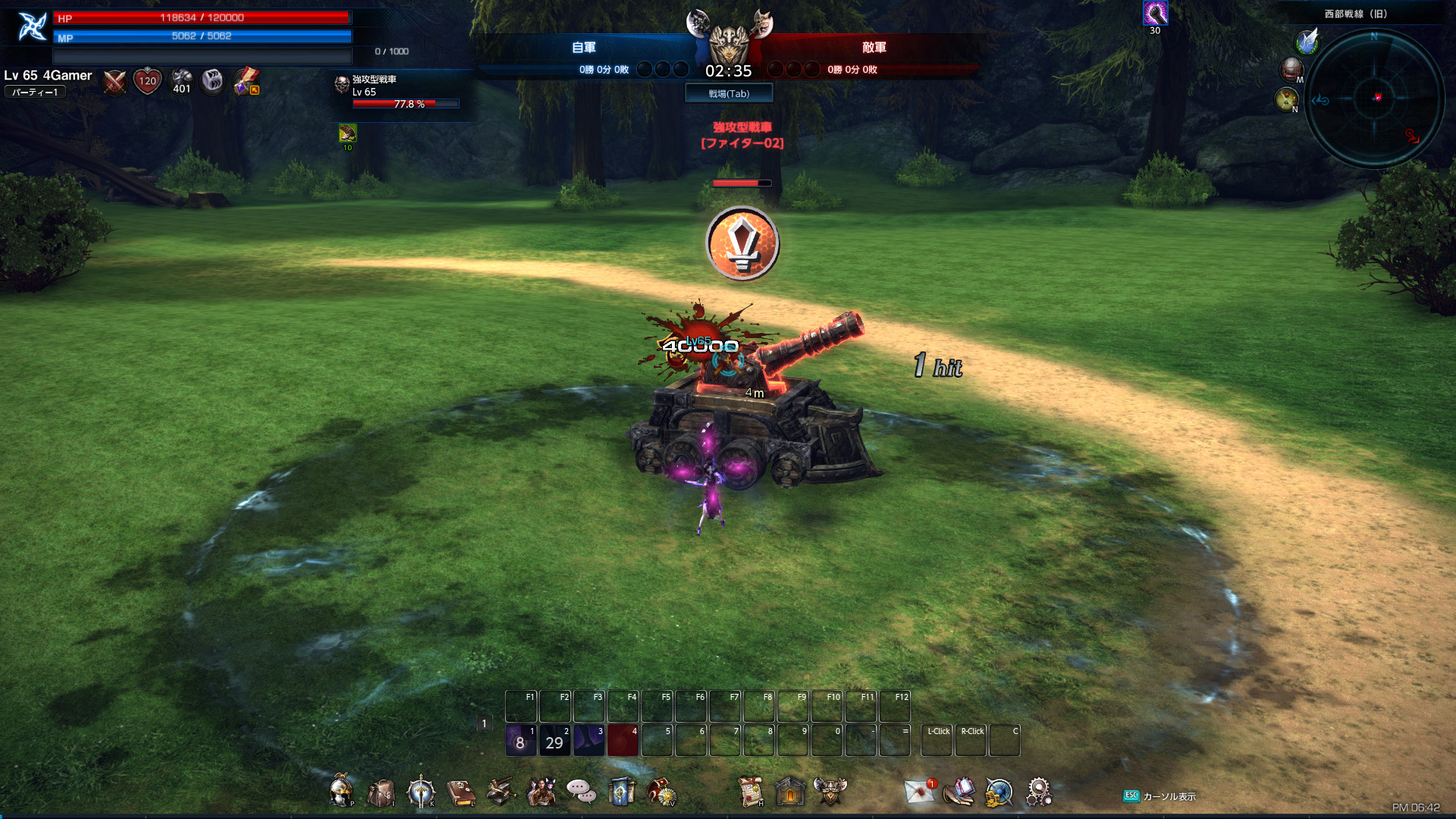1456x819 pixels.
Task: Open the world map globe icon
Action: (1291, 70)
